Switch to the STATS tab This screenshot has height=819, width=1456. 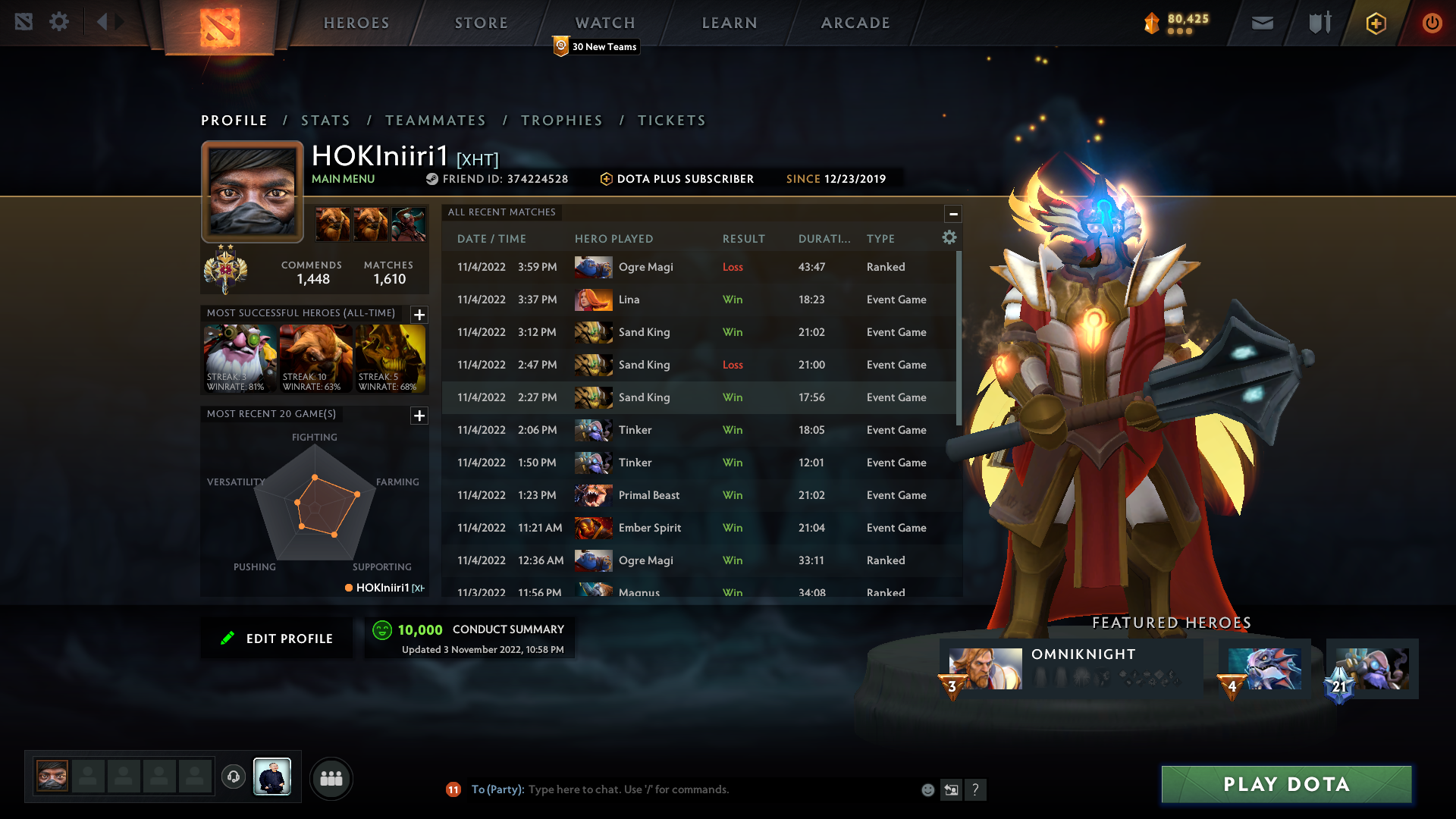pos(325,120)
